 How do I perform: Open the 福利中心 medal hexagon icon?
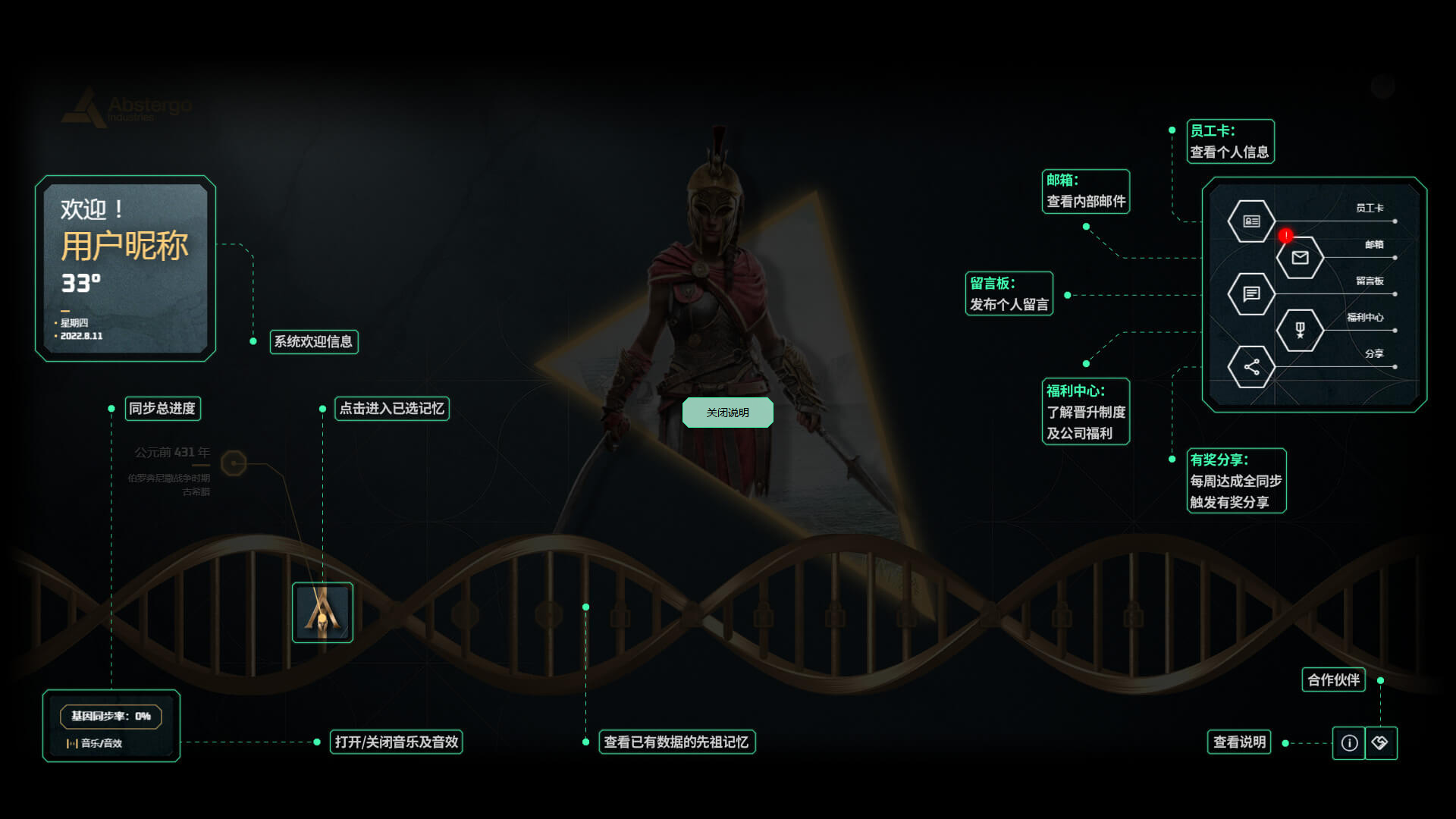pyautogui.click(x=1300, y=330)
